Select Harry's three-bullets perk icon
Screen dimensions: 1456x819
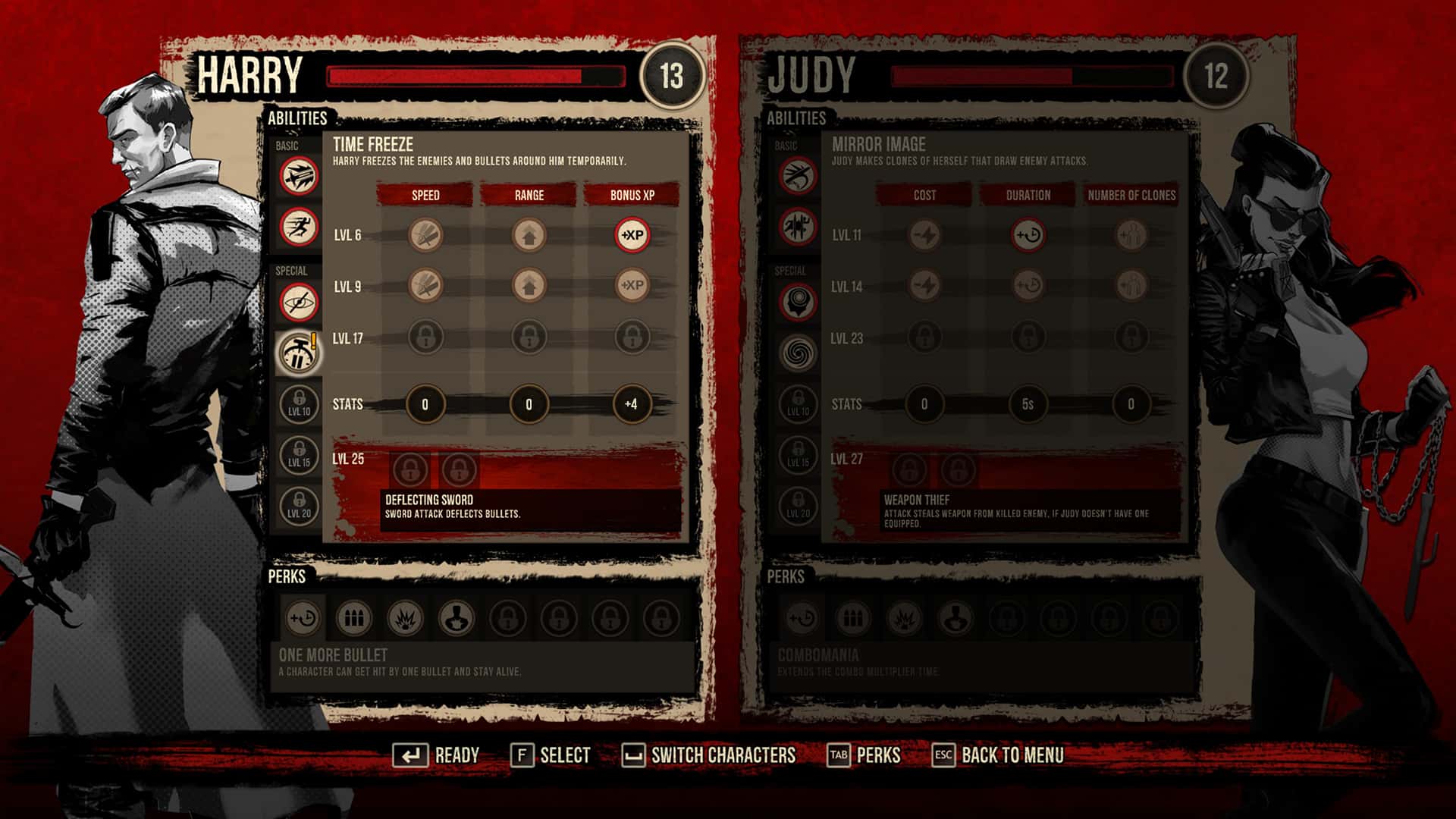point(353,619)
